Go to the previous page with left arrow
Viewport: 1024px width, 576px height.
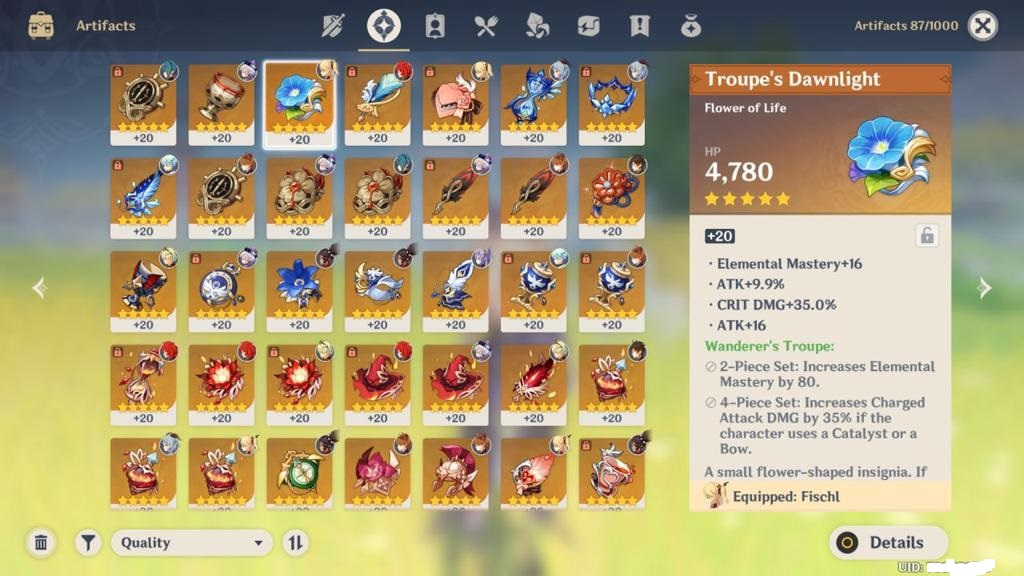coord(39,289)
